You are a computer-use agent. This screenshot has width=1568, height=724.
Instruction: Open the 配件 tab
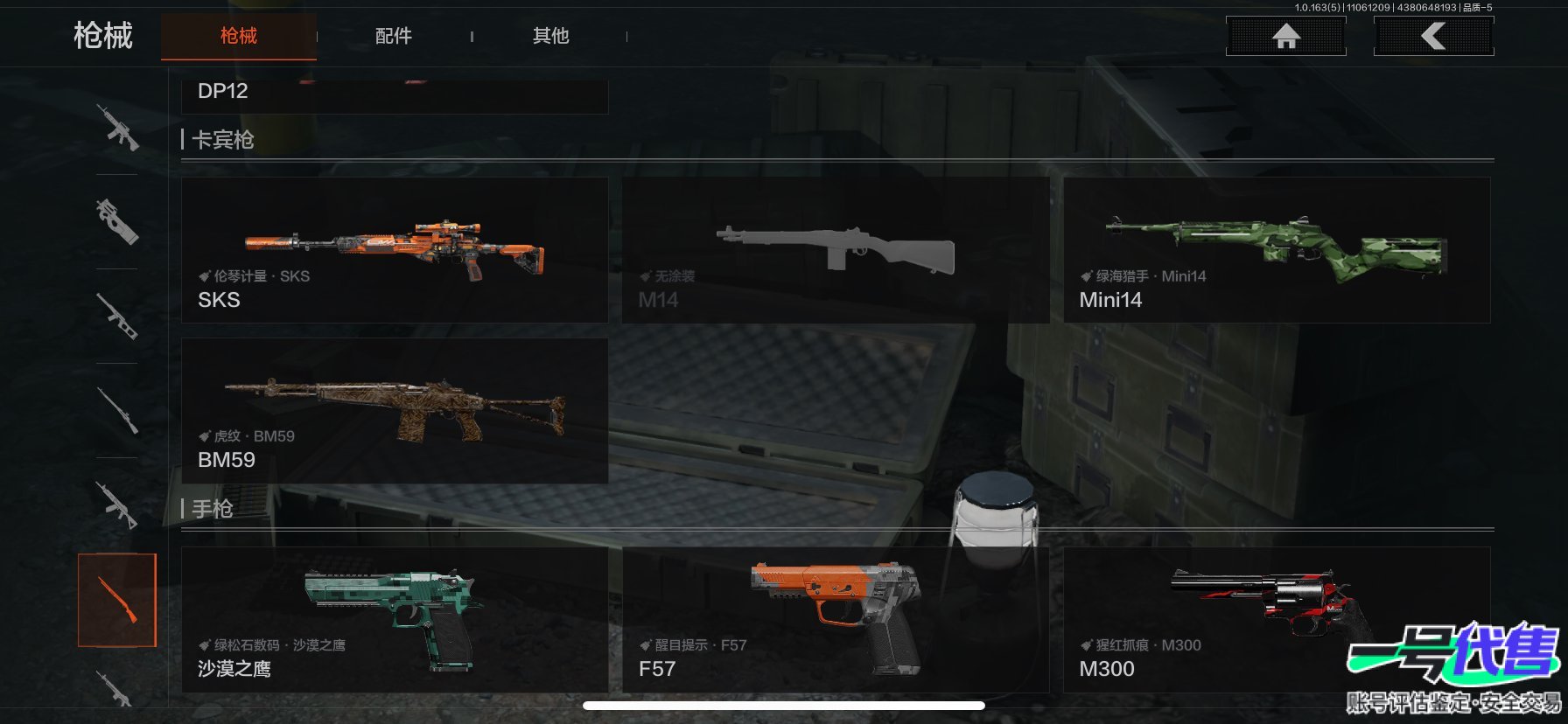393,36
